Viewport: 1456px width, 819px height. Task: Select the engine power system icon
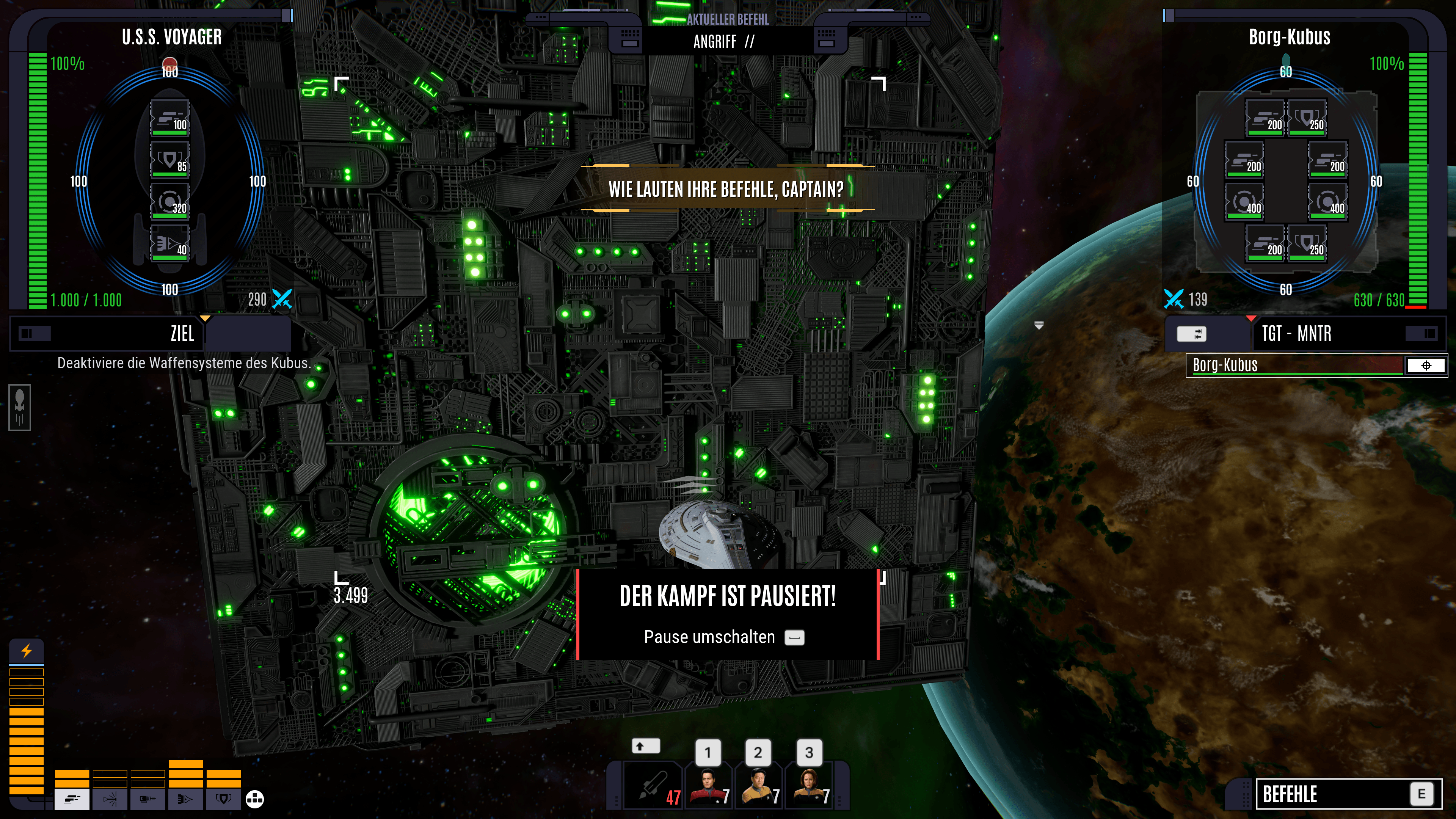click(185, 799)
